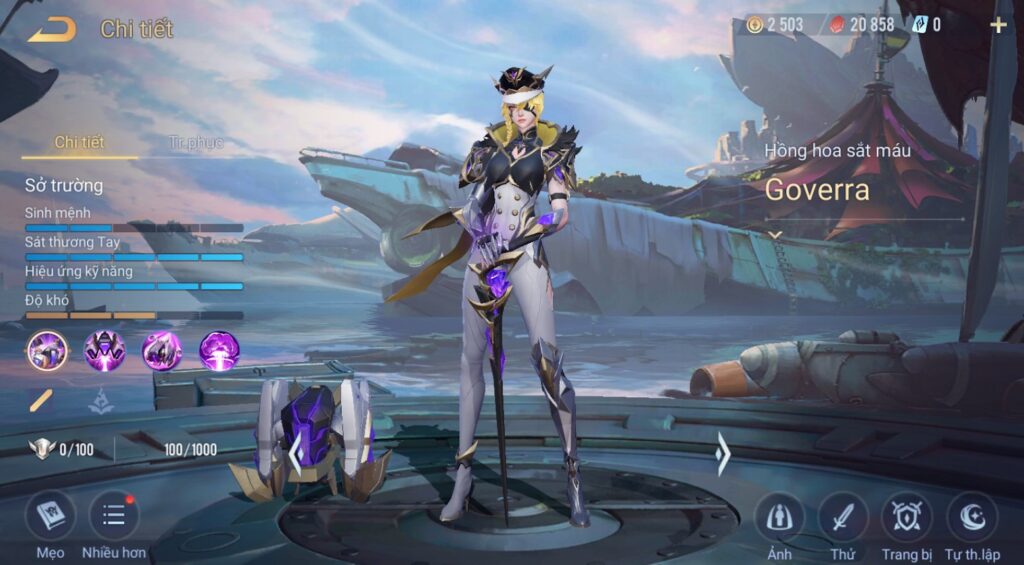This screenshot has height=565, width=1024.
Task: View the highlighted passive skill icon
Action: coord(47,351)
